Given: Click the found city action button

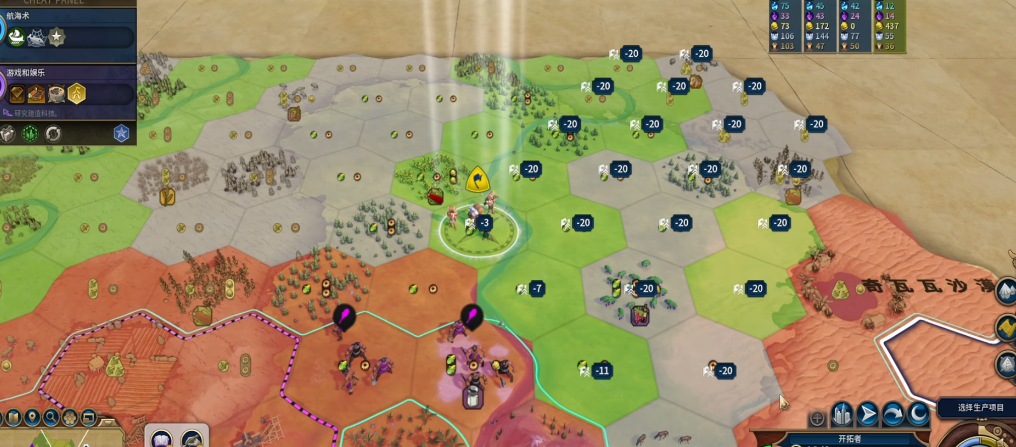Looking at the screenshot, I should [841, 414].
